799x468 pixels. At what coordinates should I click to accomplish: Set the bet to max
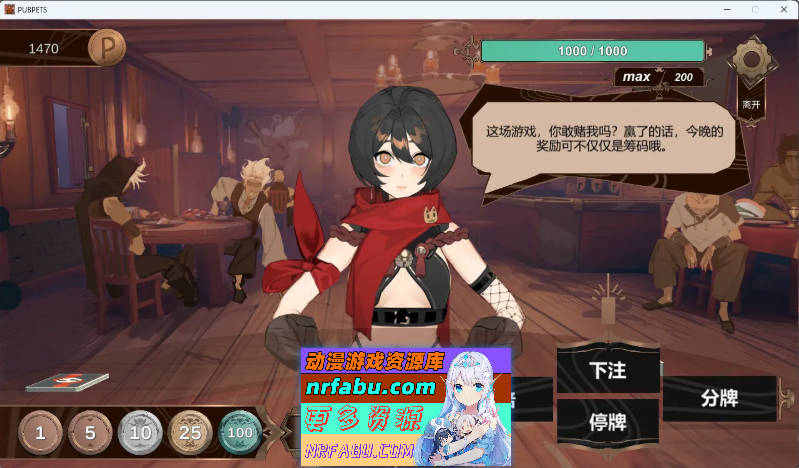point(636,77)
